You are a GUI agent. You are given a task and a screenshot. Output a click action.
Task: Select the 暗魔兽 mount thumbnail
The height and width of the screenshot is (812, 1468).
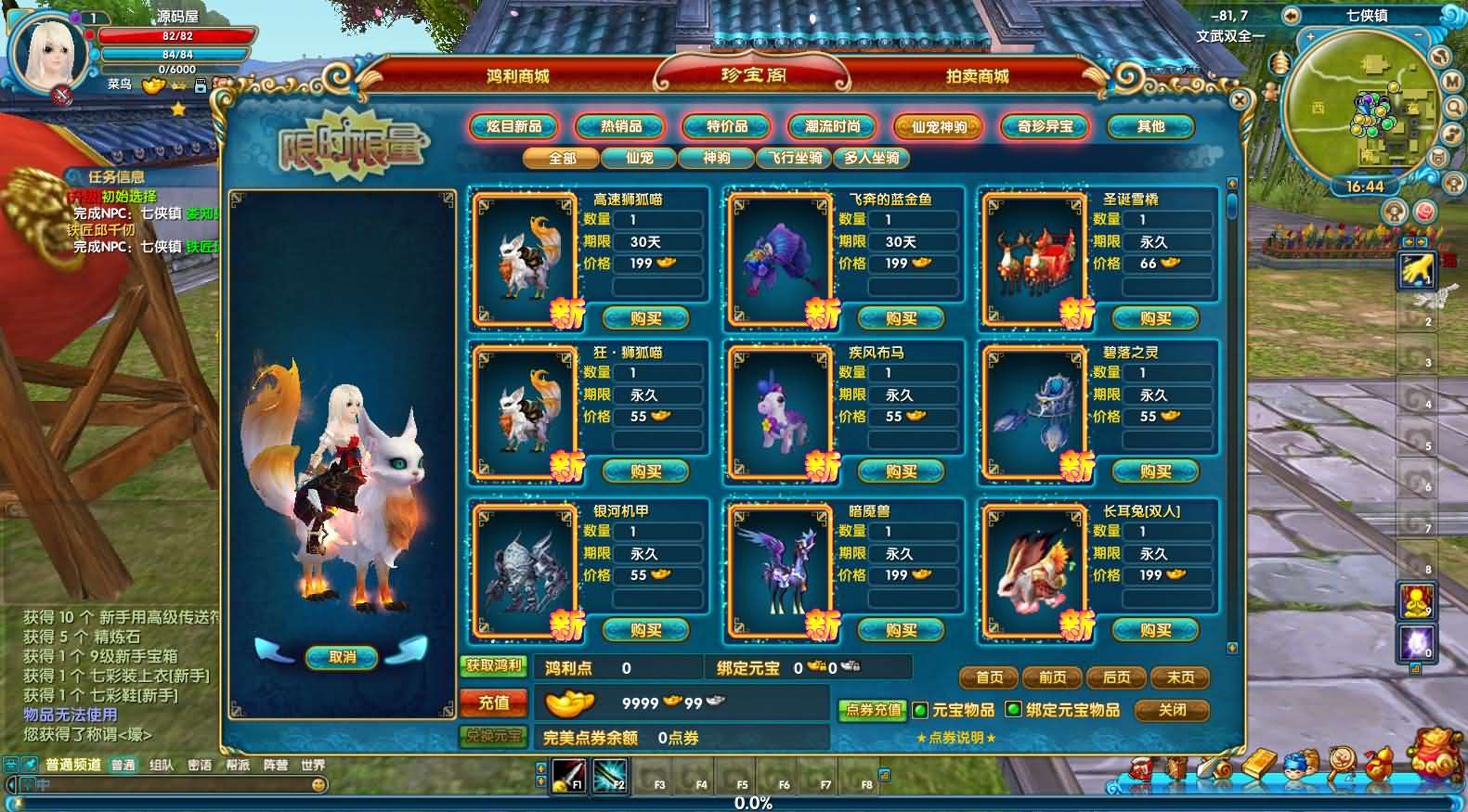point(779,570)
